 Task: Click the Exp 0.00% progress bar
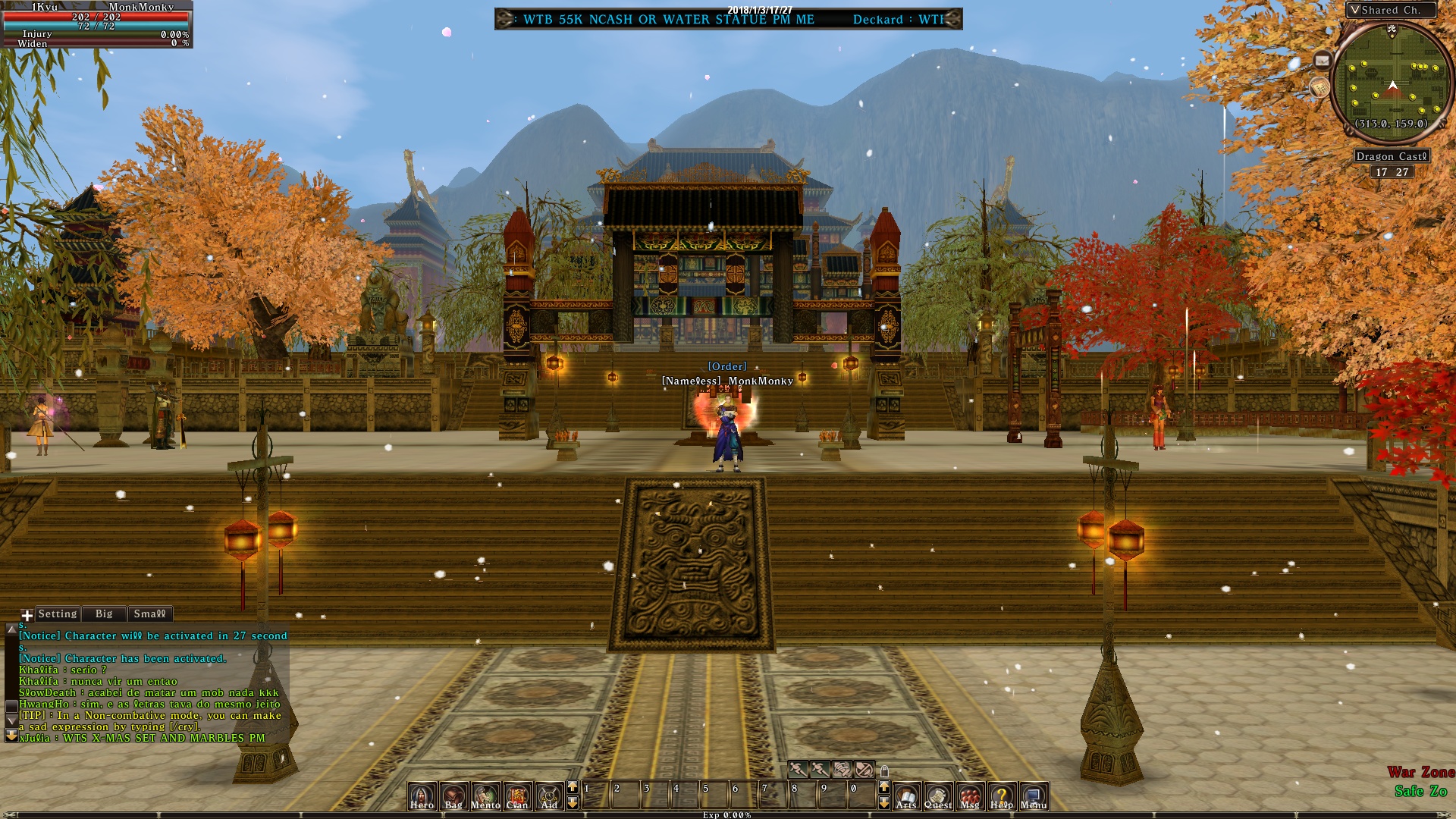[x=728, y=815]
